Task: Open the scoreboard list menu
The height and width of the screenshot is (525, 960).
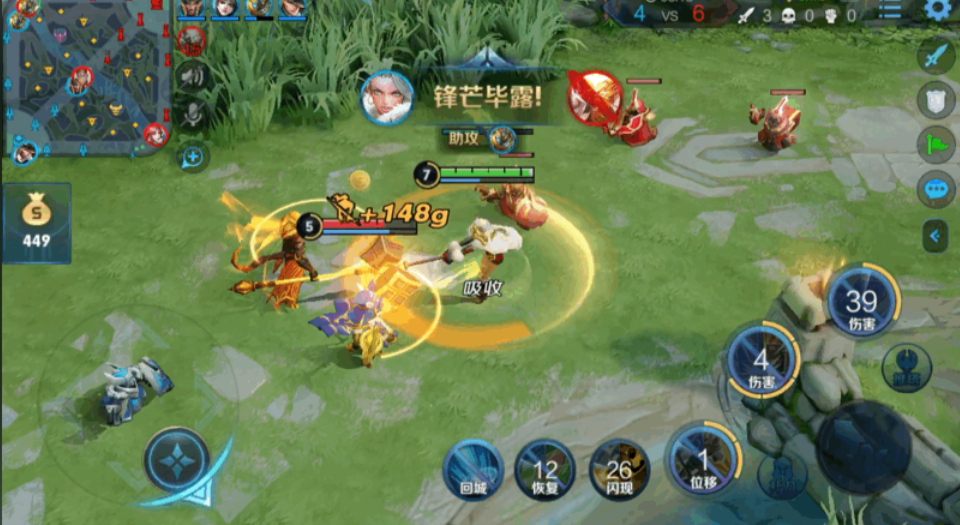Action: pyautogui.click(x=890, y=10)
